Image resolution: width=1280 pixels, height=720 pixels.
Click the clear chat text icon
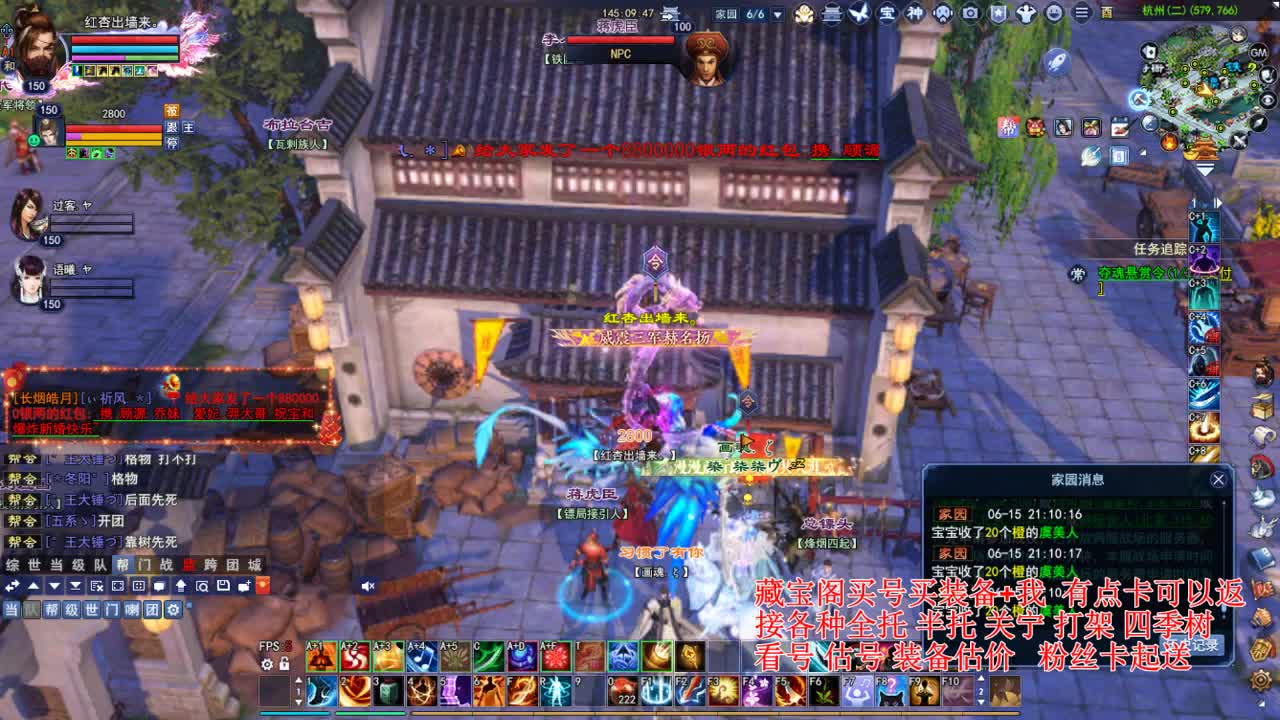97,585
